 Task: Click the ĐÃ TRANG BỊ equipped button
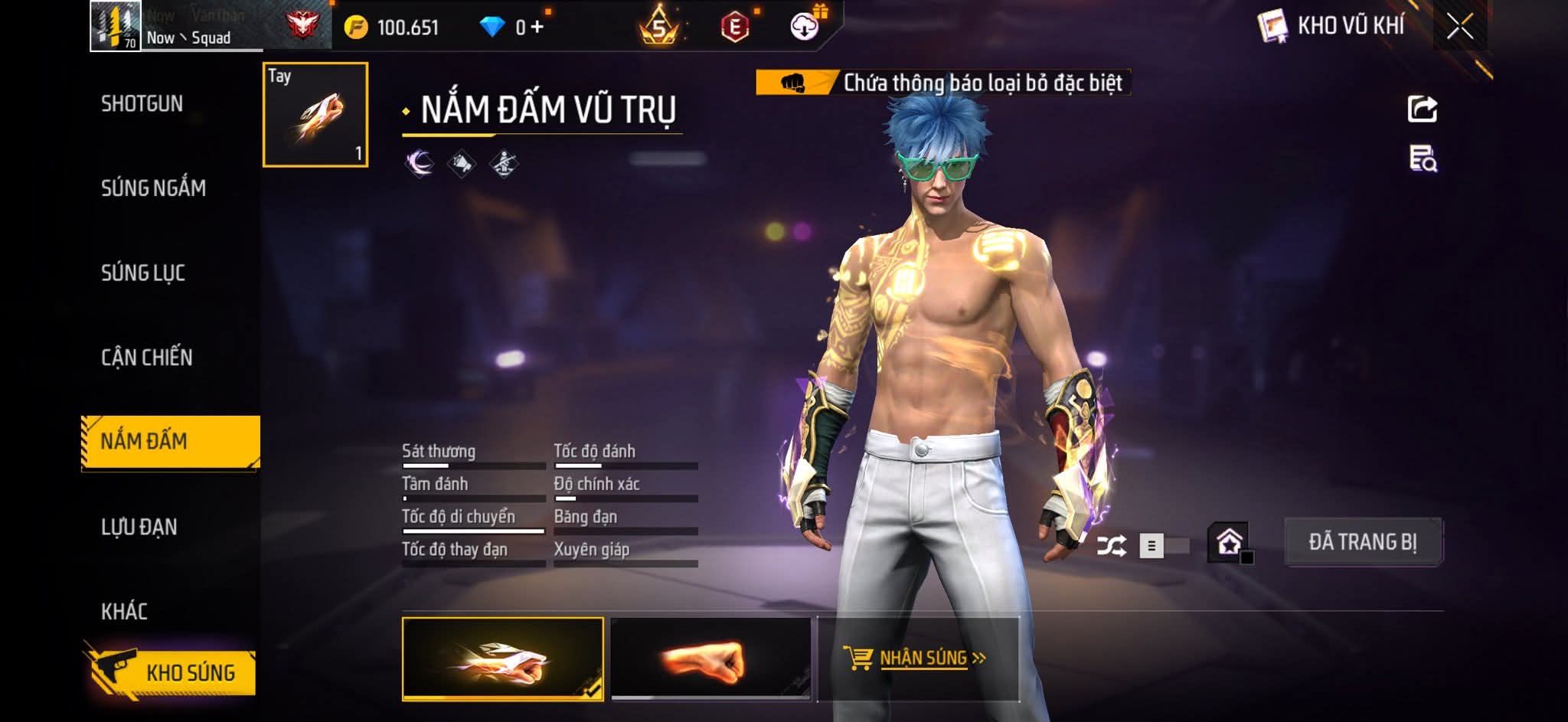pos(1363,542)
